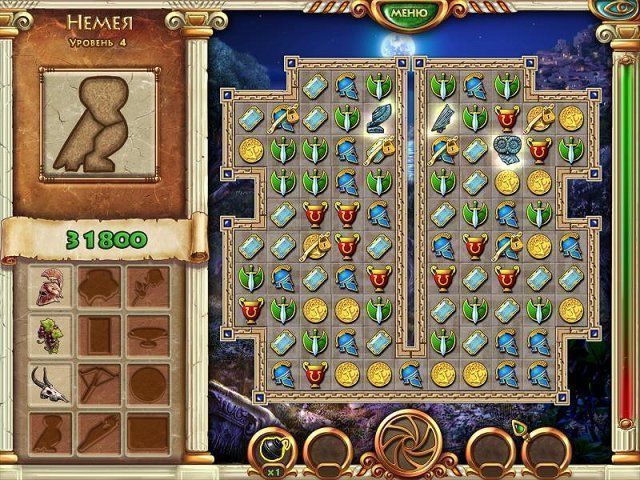Select the collected Spartan helmet artifact slot
The width and height of the screenshot is (640, 480).
pos(47,287)
